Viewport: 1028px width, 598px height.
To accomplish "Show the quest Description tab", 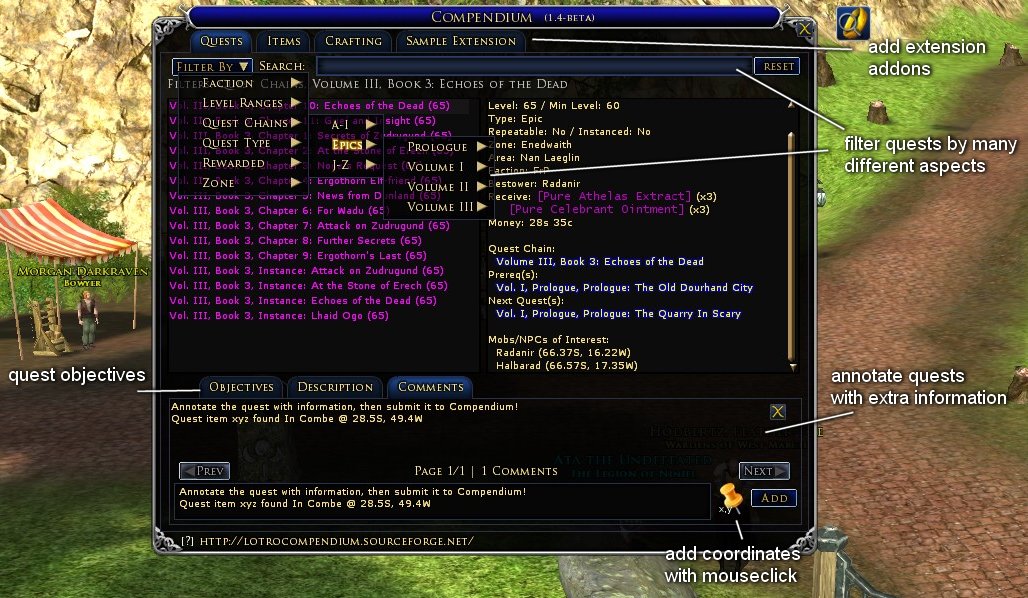I will pos(335,387).
